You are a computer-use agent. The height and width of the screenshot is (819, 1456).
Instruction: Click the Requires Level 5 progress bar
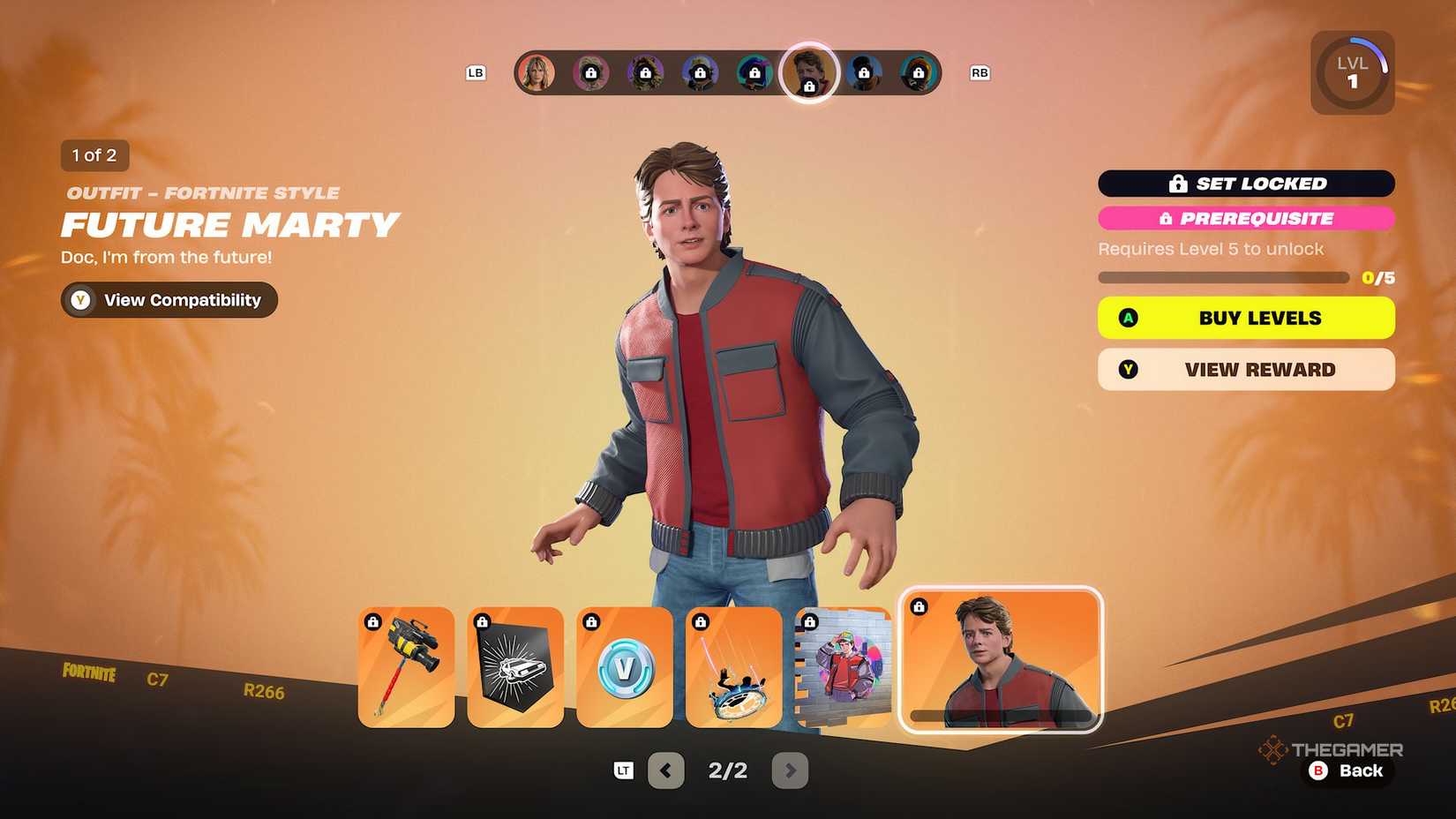(1222, 276)
